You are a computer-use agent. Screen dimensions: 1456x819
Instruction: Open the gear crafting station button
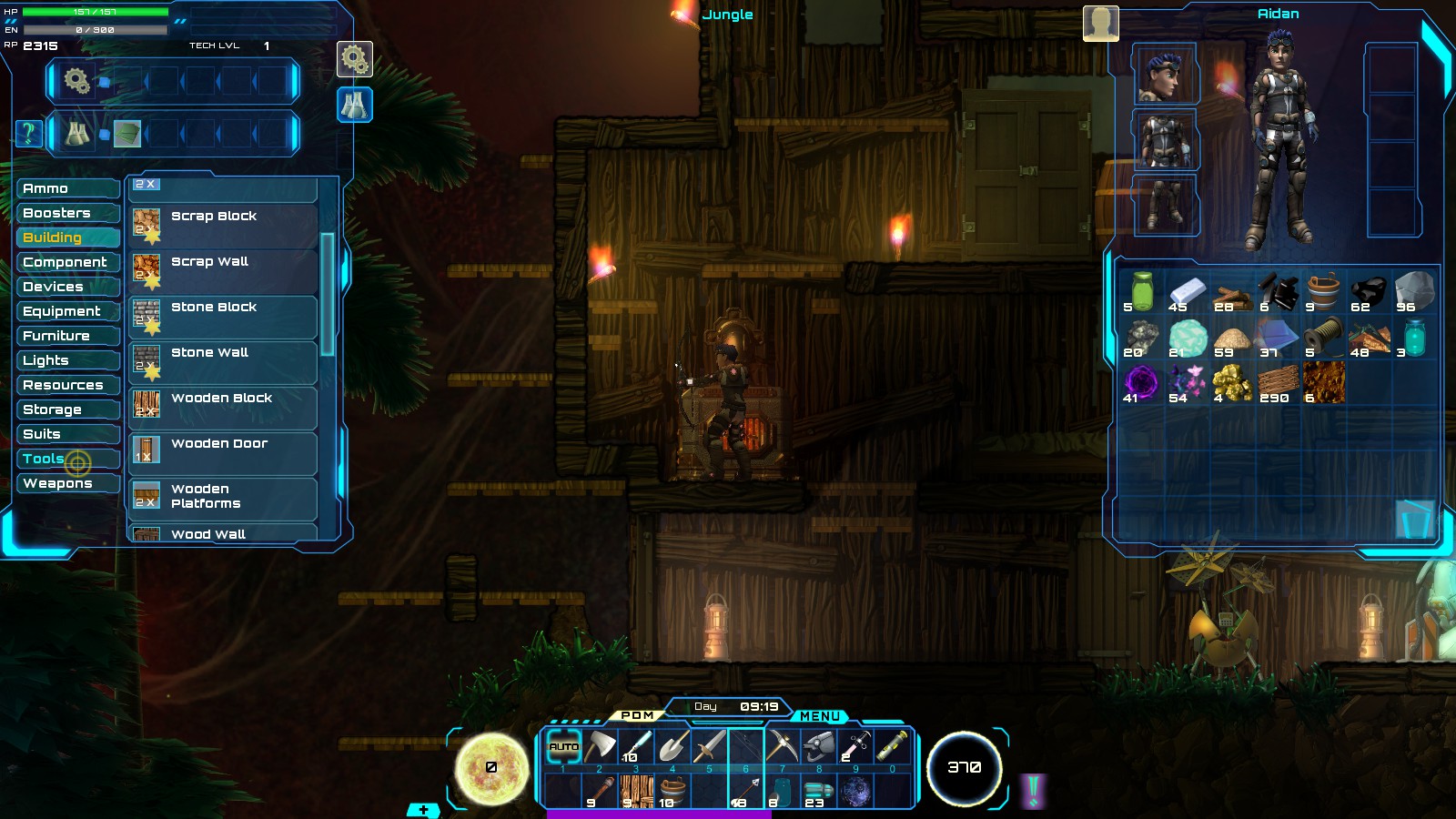coord(354,60)
